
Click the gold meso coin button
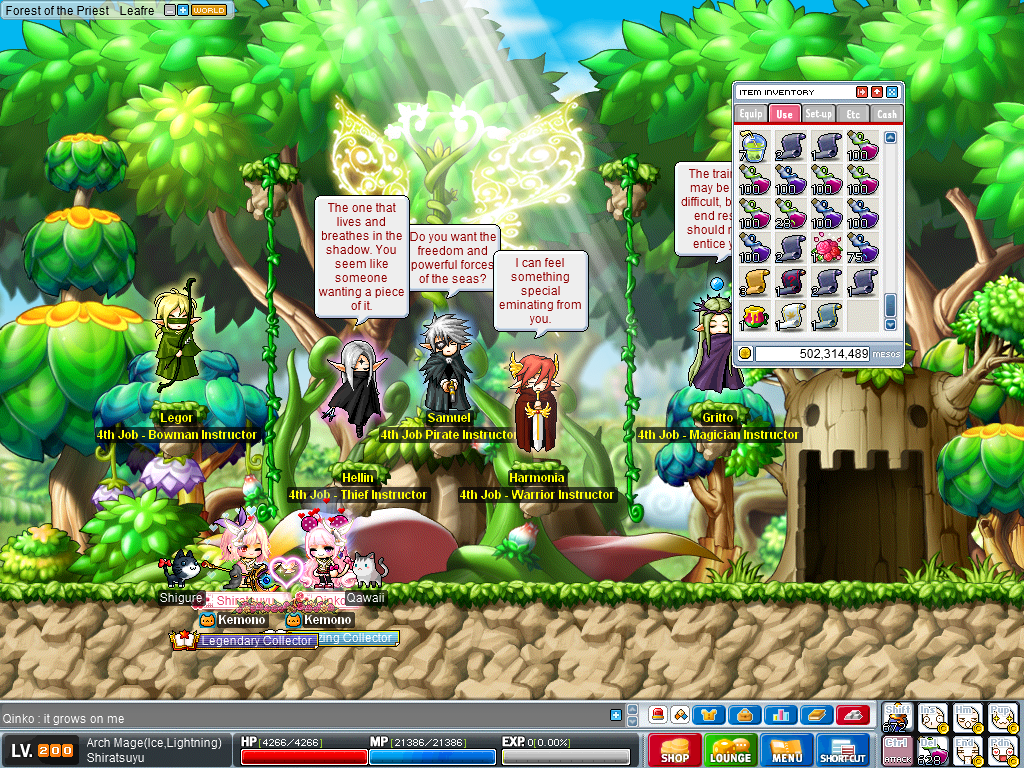(x=745, y=353)
